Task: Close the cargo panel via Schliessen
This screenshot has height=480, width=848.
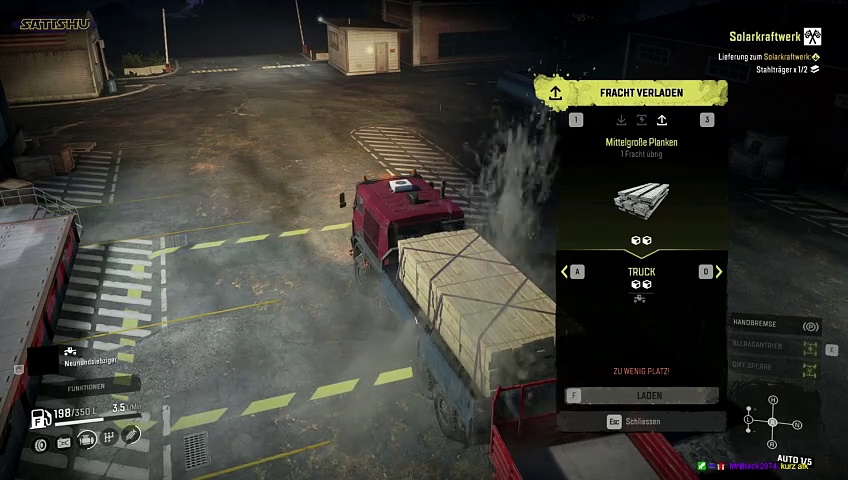Action: [x=641, y=422]
